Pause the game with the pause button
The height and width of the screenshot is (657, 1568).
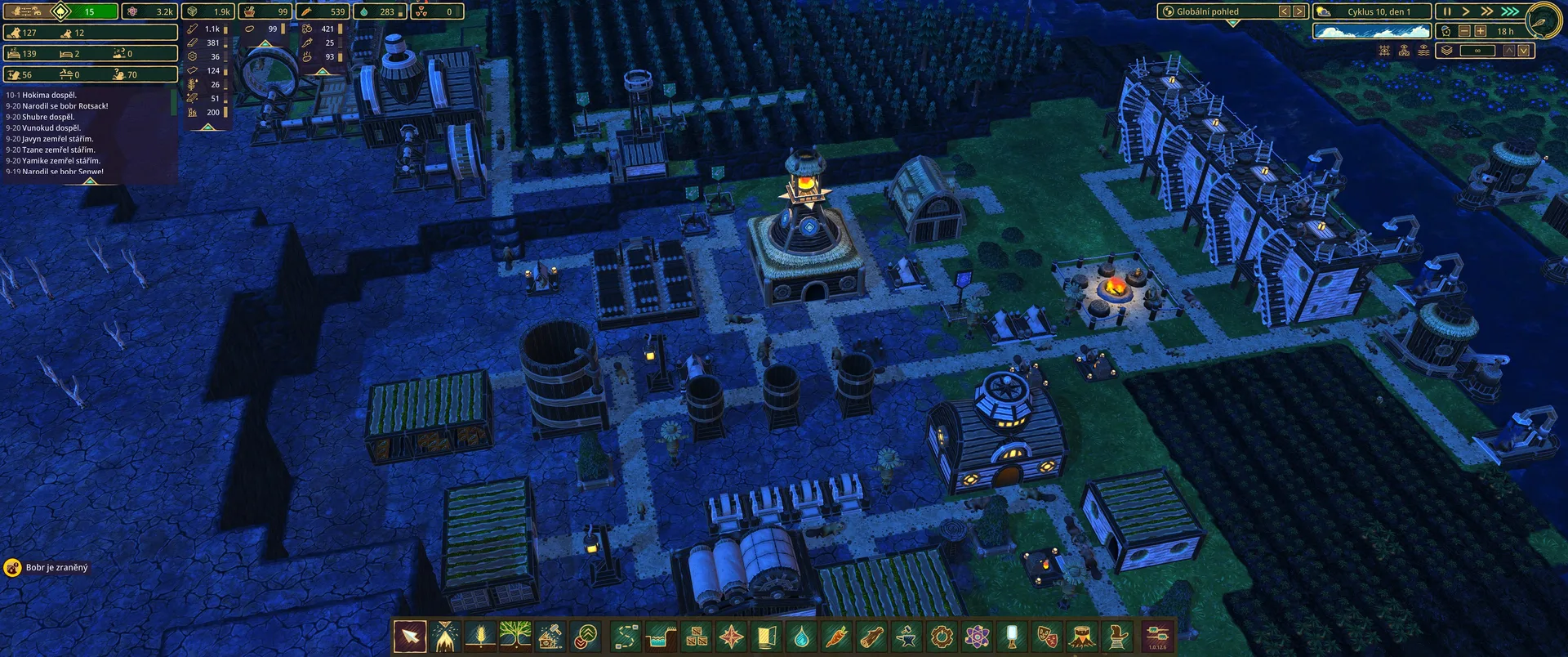tap(1447, 11)
